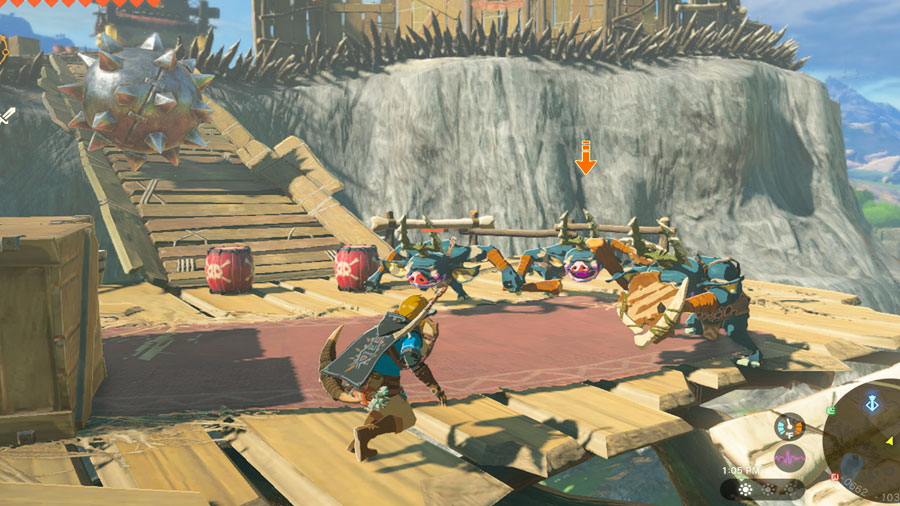This screenshot has height=506, width=900.
Task: Click the white sword weapon icon
Action: (x=8, y=115)
